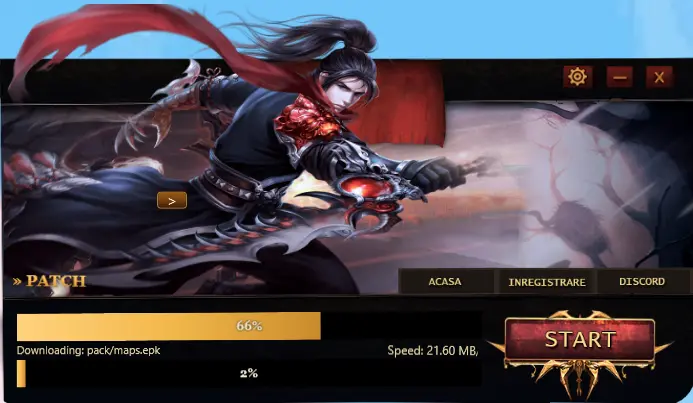Open the ACASA home page link
This screenshot has height=403, width=693.
tap(444, 282)
